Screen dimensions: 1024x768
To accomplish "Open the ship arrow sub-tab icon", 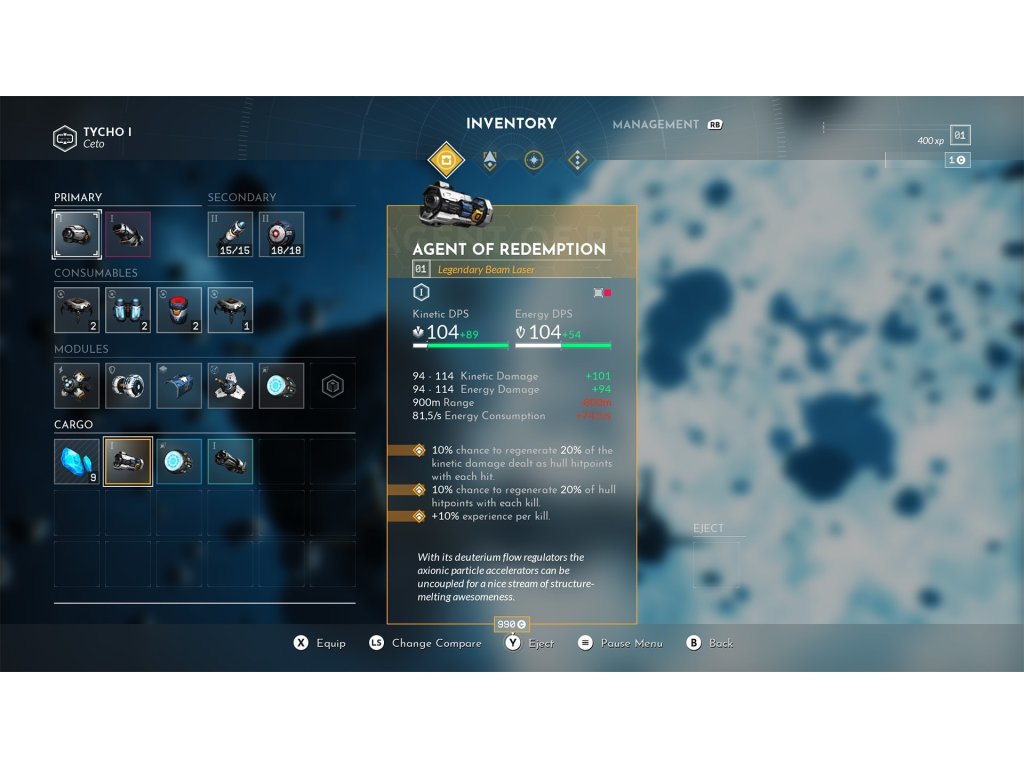I will [x=490, y=160].
